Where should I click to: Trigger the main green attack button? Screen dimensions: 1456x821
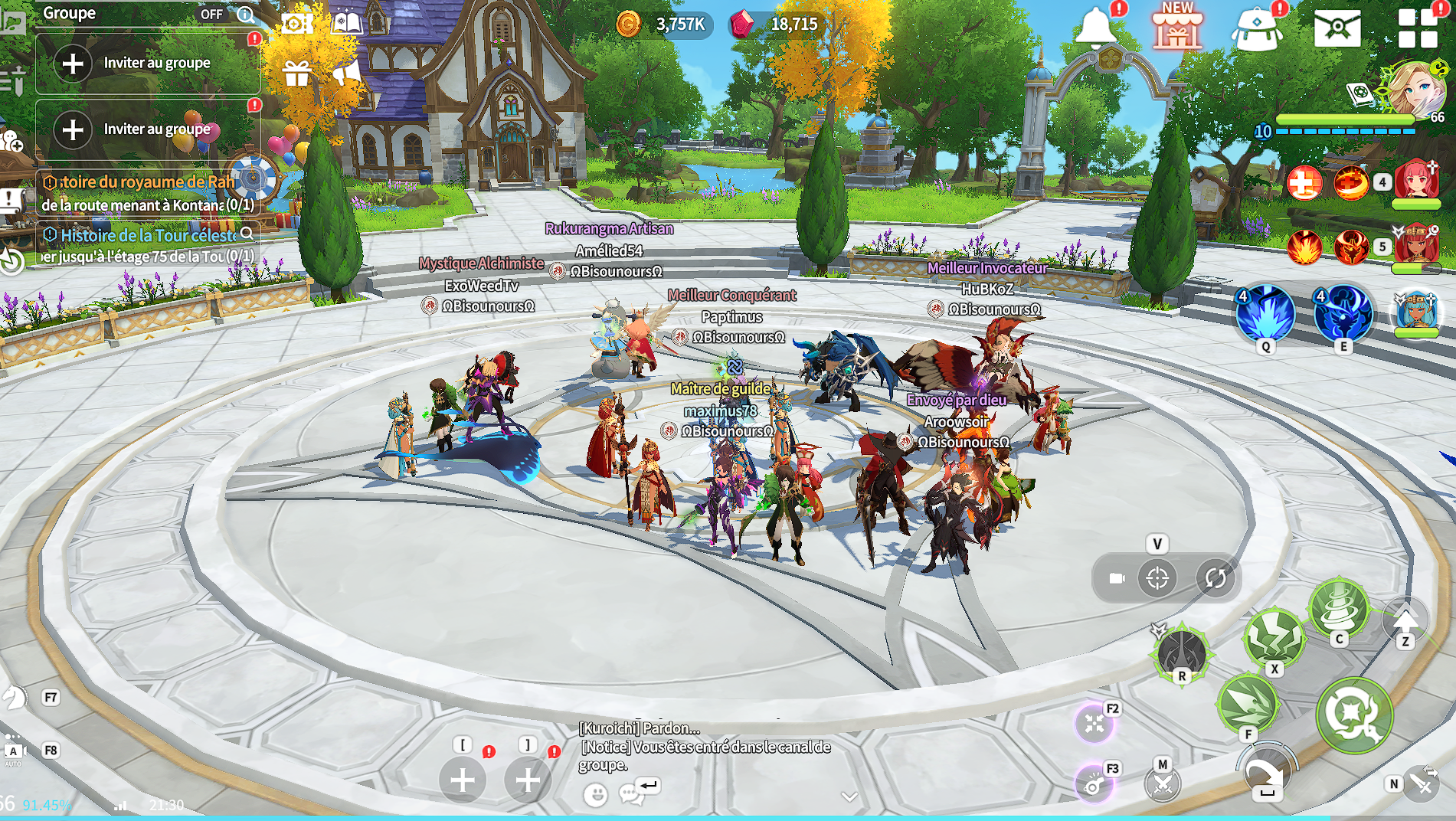click(x=1353, y=714)
